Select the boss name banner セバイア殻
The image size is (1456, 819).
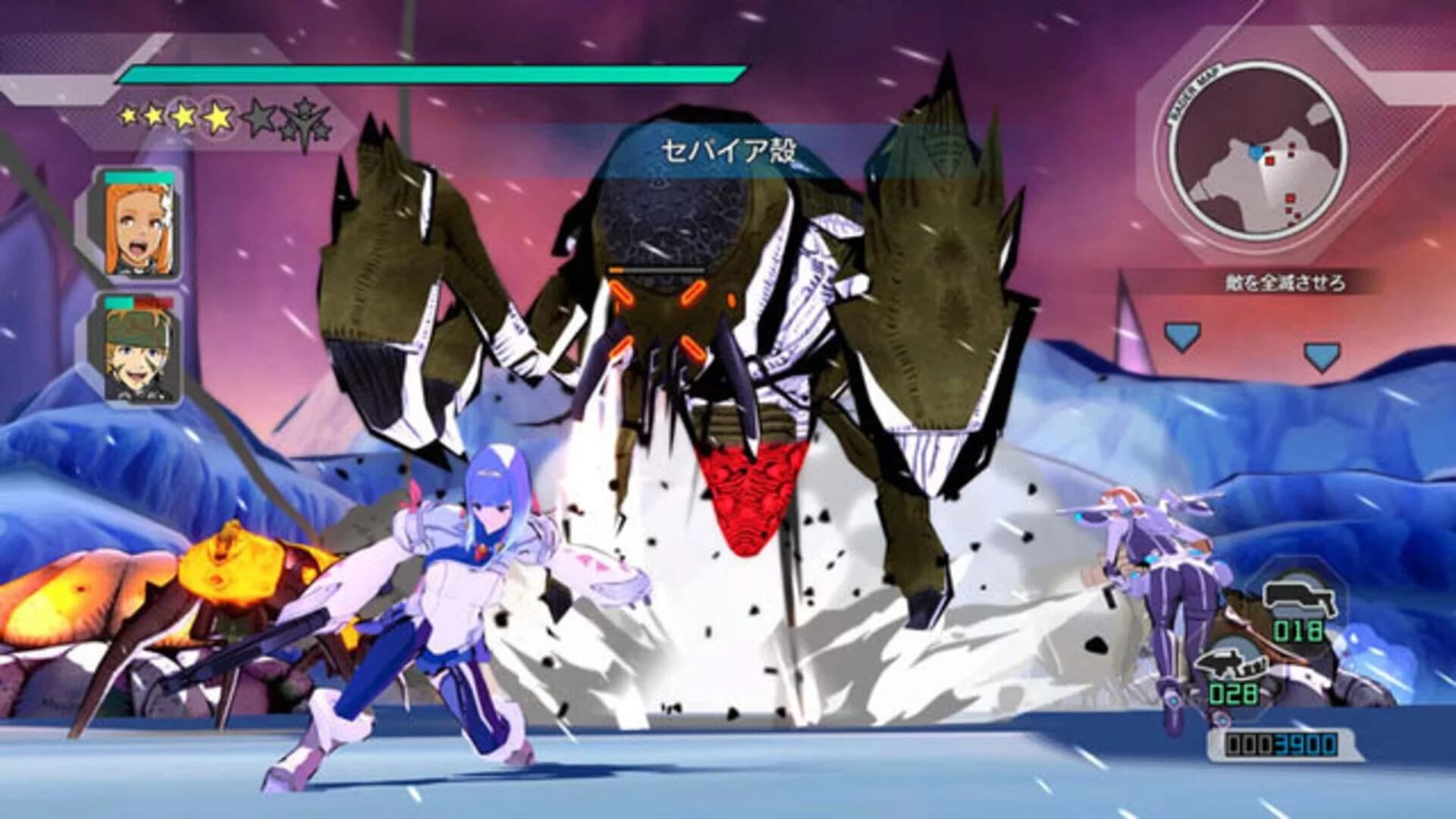click(730, 149)
